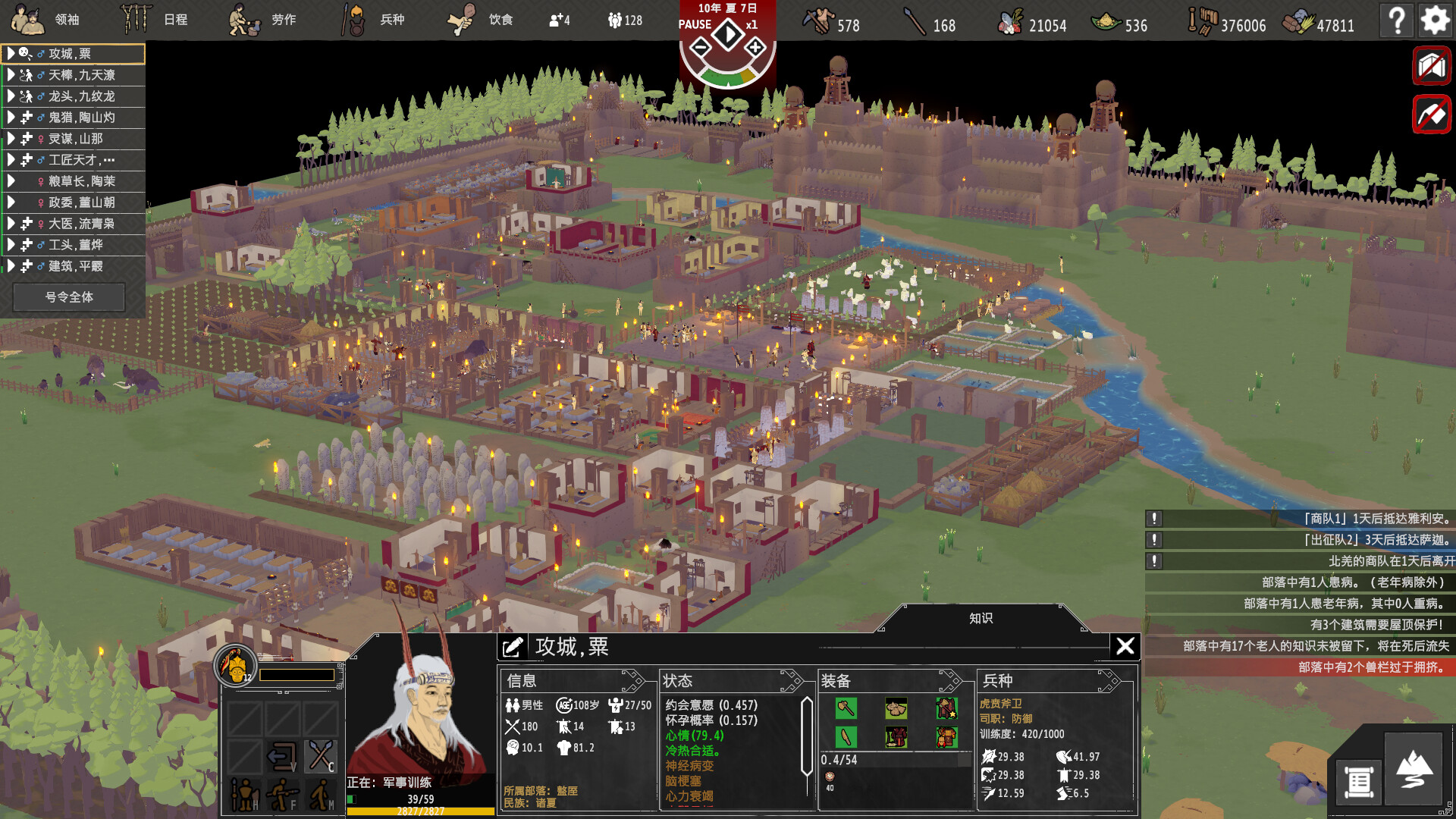Image resolution: width=1456 pixels, height=819 pixels.
Task: Click the yellow 2827/2827 health bar
Action: click(x=422, y=810)
